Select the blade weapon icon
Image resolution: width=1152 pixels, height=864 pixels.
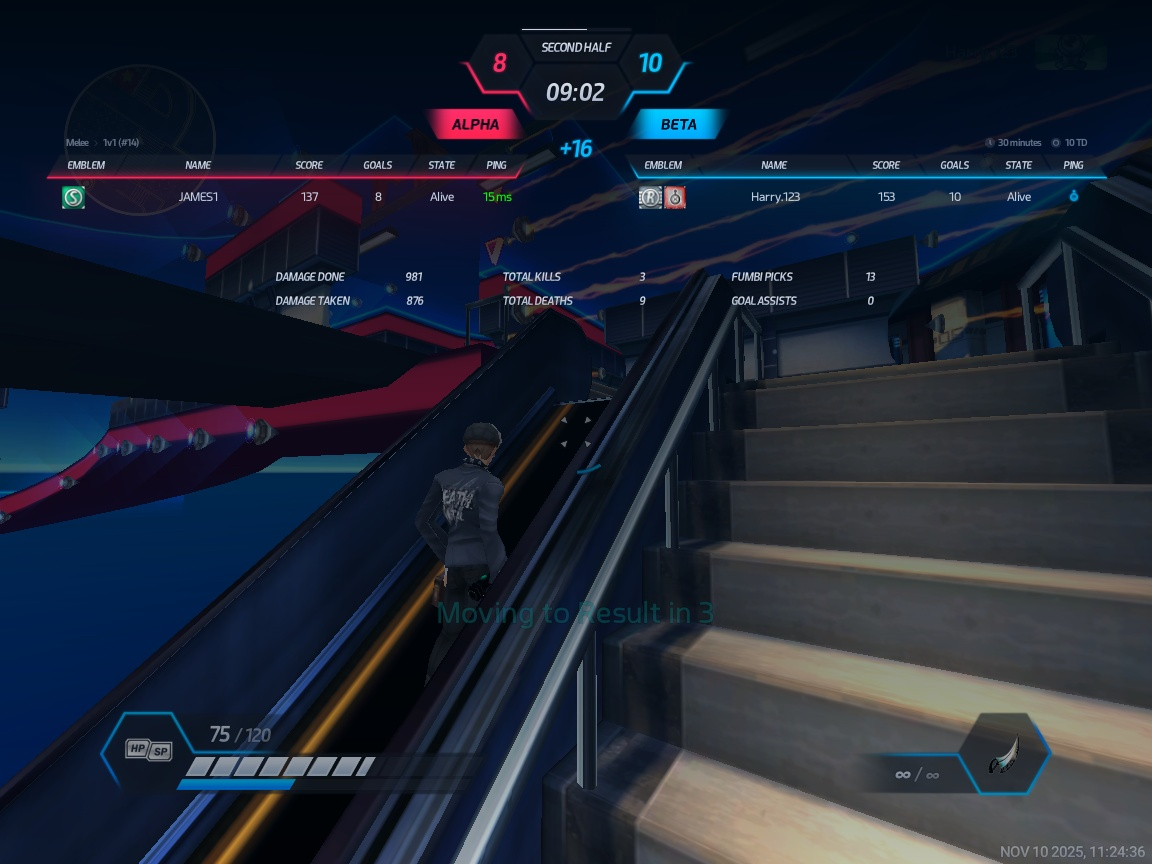(x=1003, y=754)
